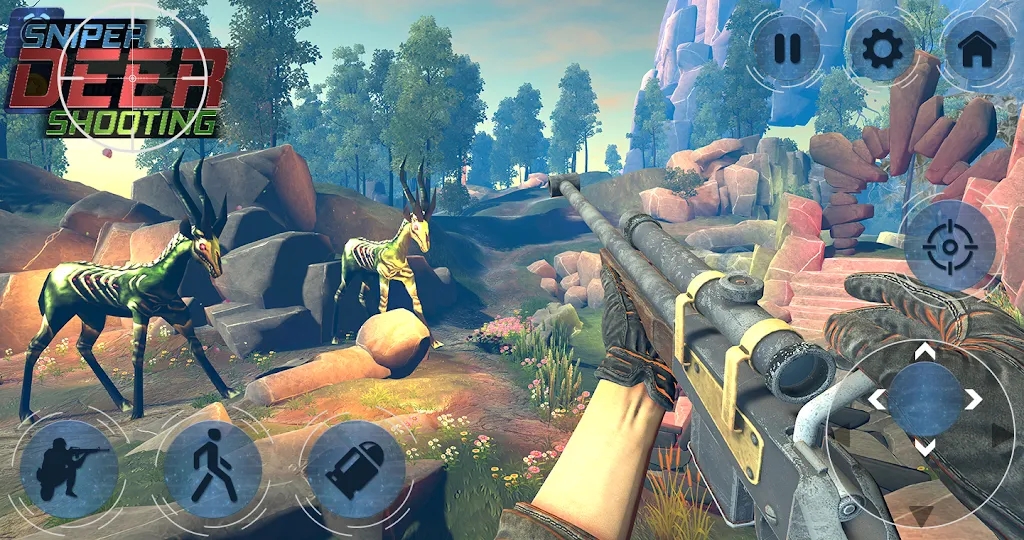Return to the home screen
Screen dimensions: 1024x540
click(x=976, y=49)
